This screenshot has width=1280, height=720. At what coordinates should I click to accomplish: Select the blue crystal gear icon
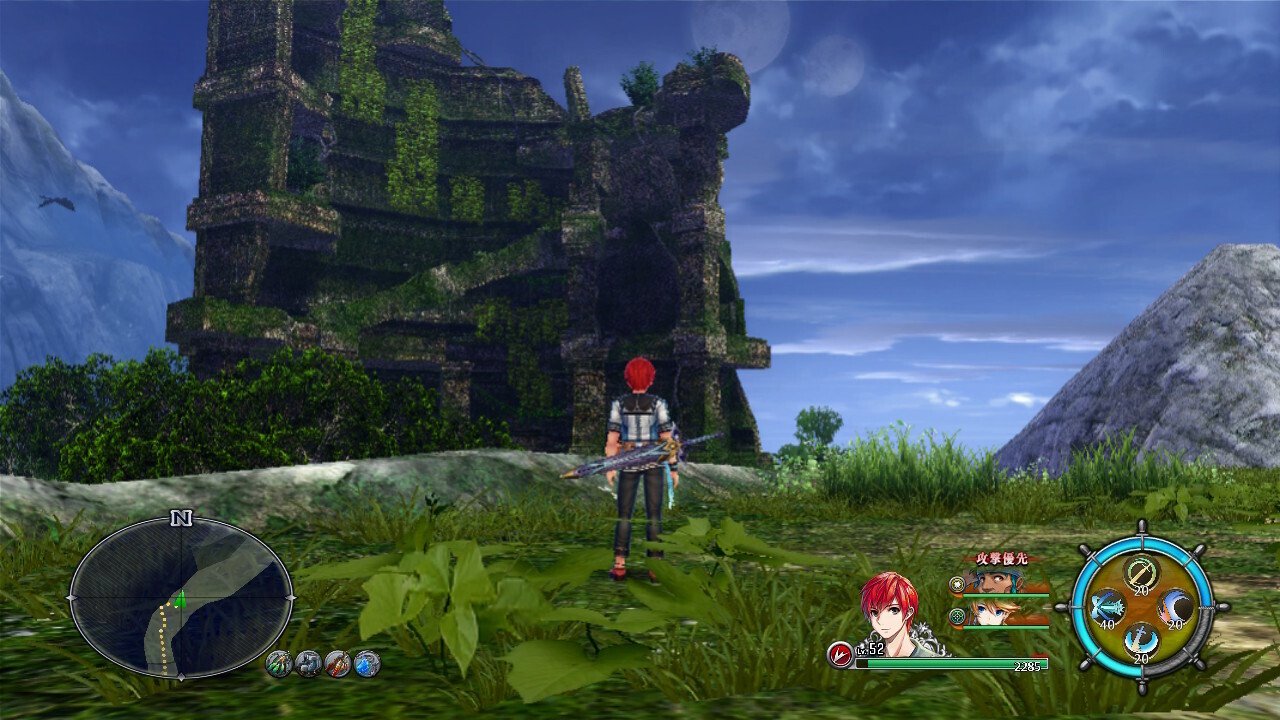tap(367, 663)
